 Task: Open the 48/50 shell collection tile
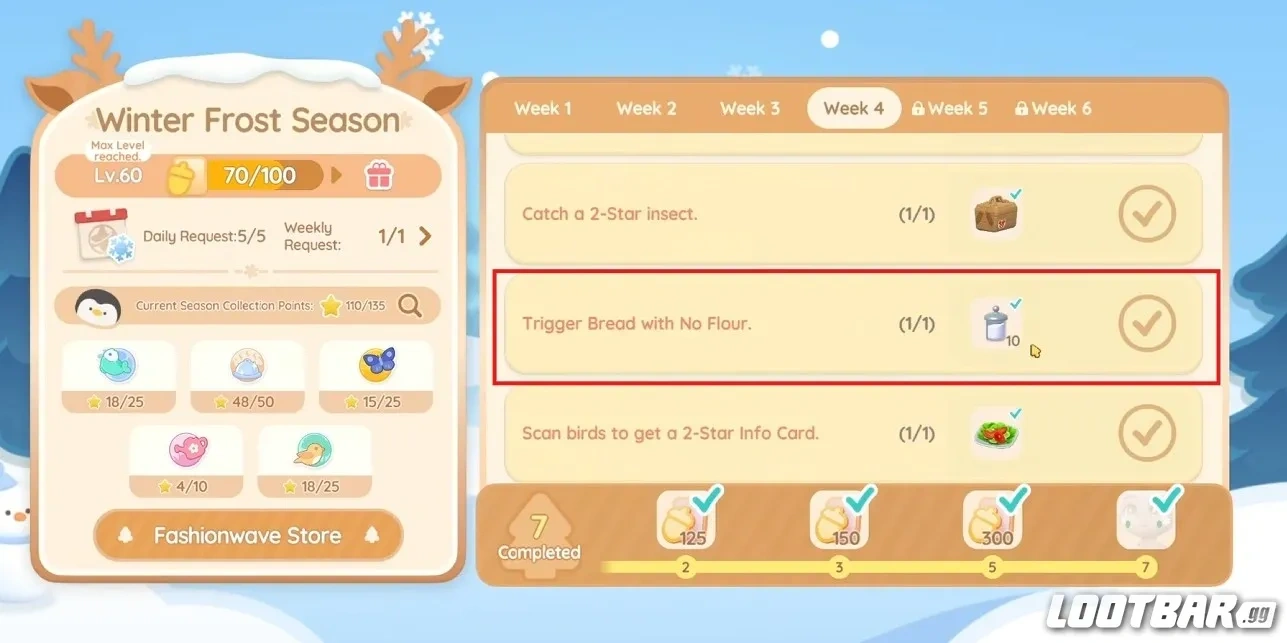pyautogui.click(x=247, y=376)
